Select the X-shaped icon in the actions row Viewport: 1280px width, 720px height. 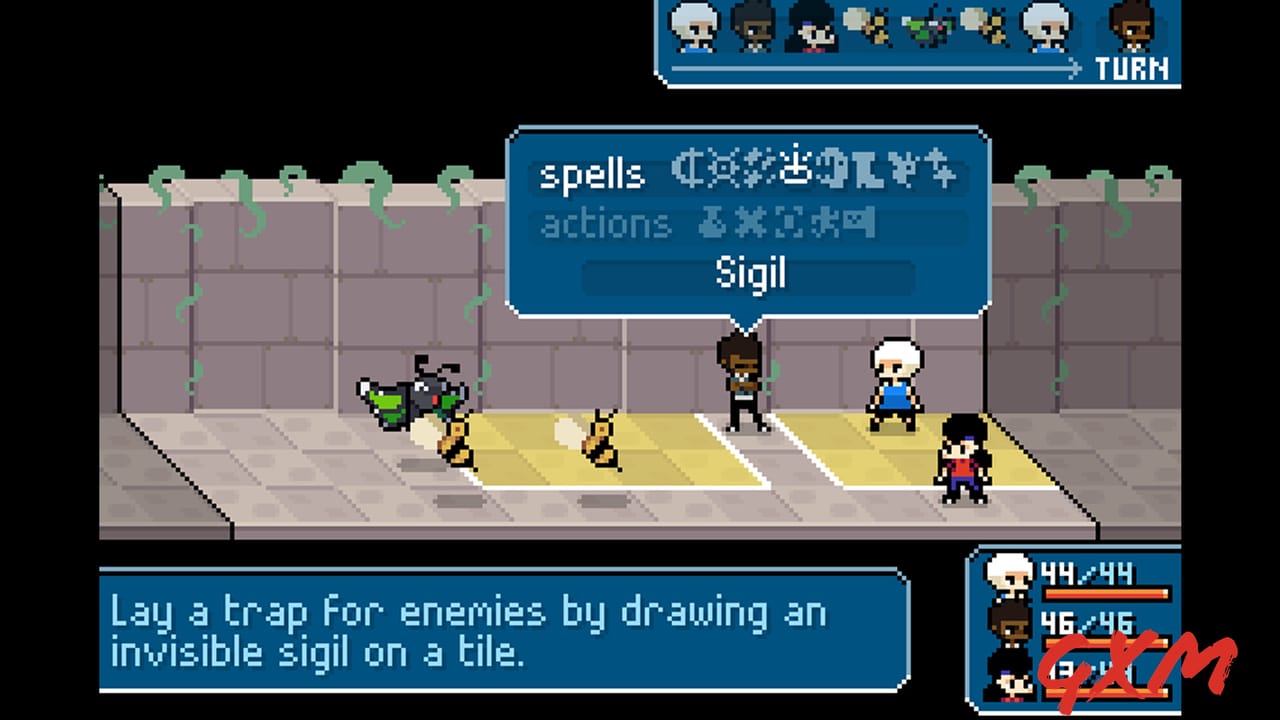(x=748, y=223)
